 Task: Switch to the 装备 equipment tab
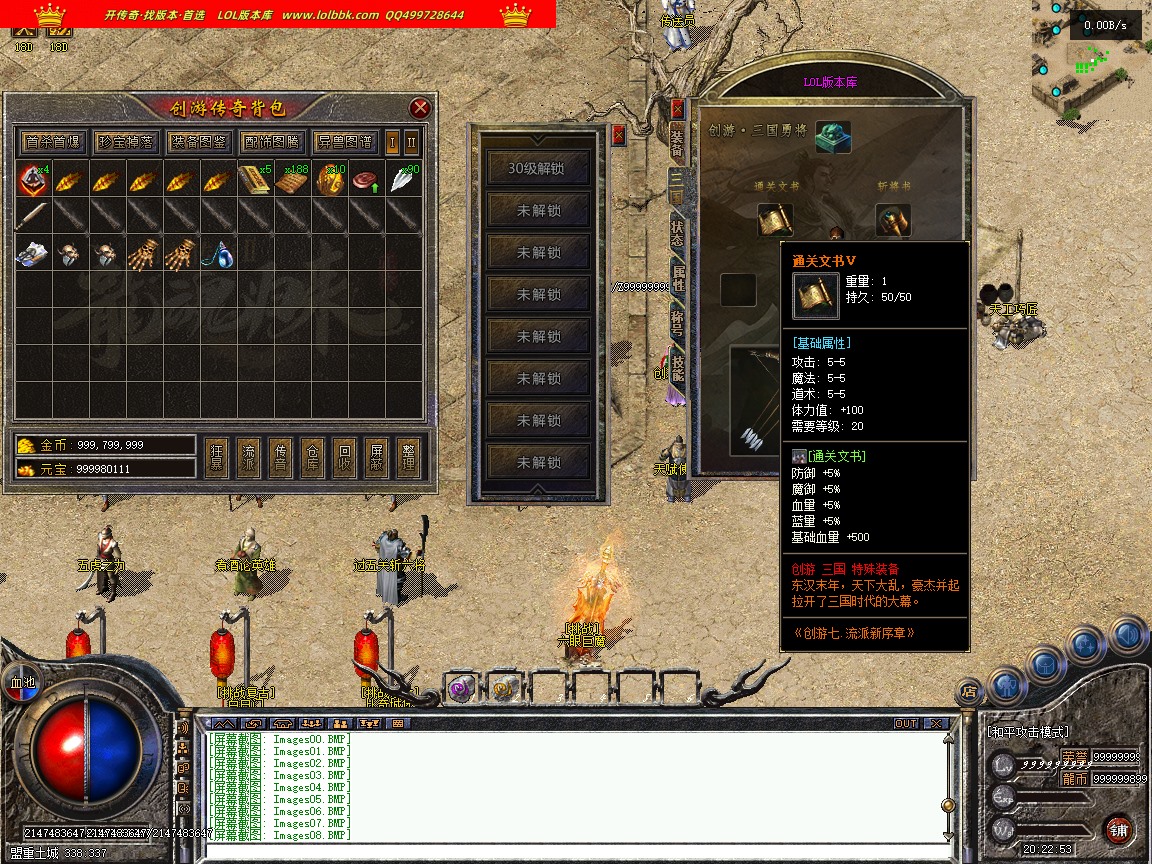(x=677, y=143)
